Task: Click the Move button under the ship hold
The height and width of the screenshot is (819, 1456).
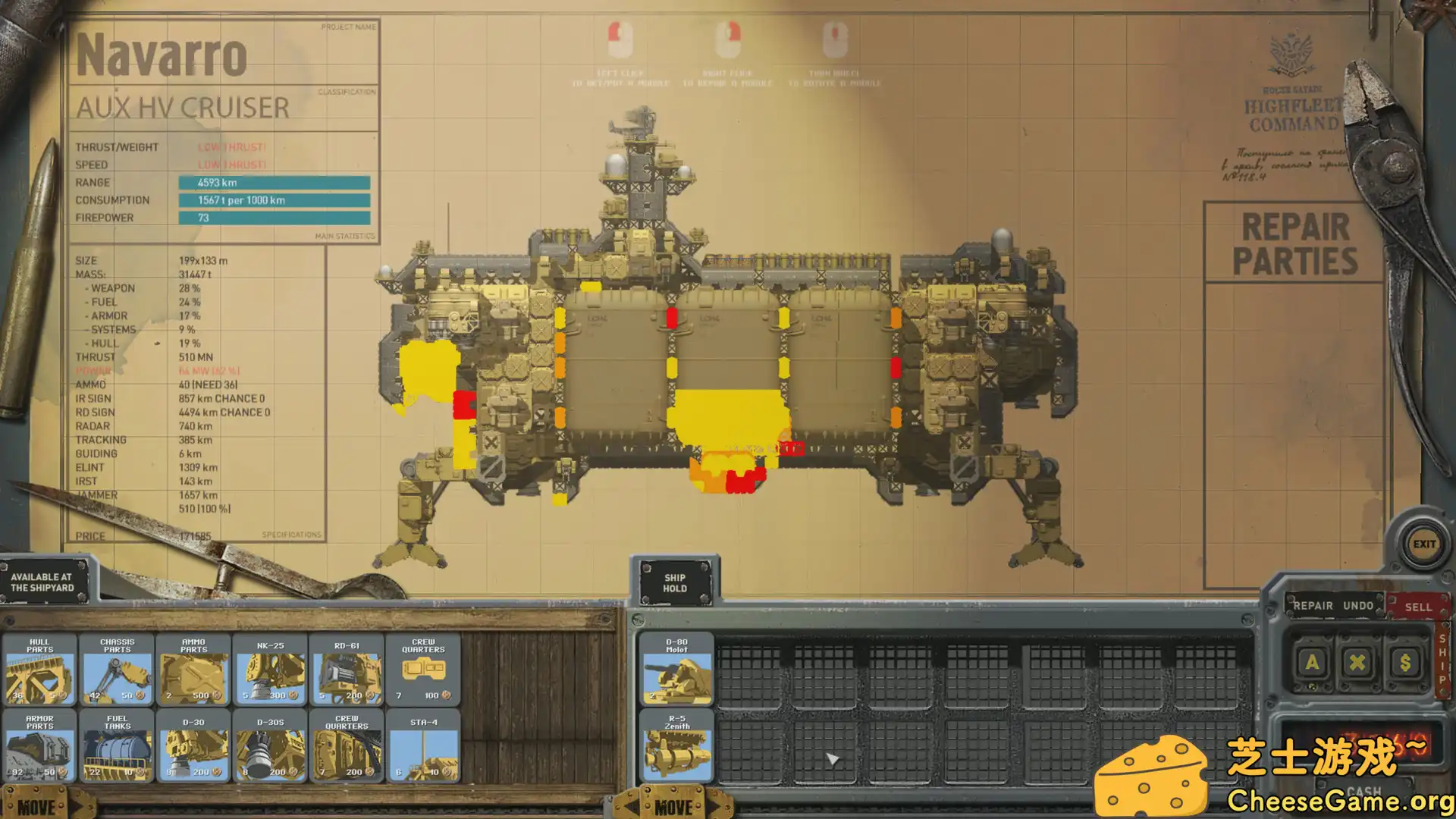Action: 673,807
